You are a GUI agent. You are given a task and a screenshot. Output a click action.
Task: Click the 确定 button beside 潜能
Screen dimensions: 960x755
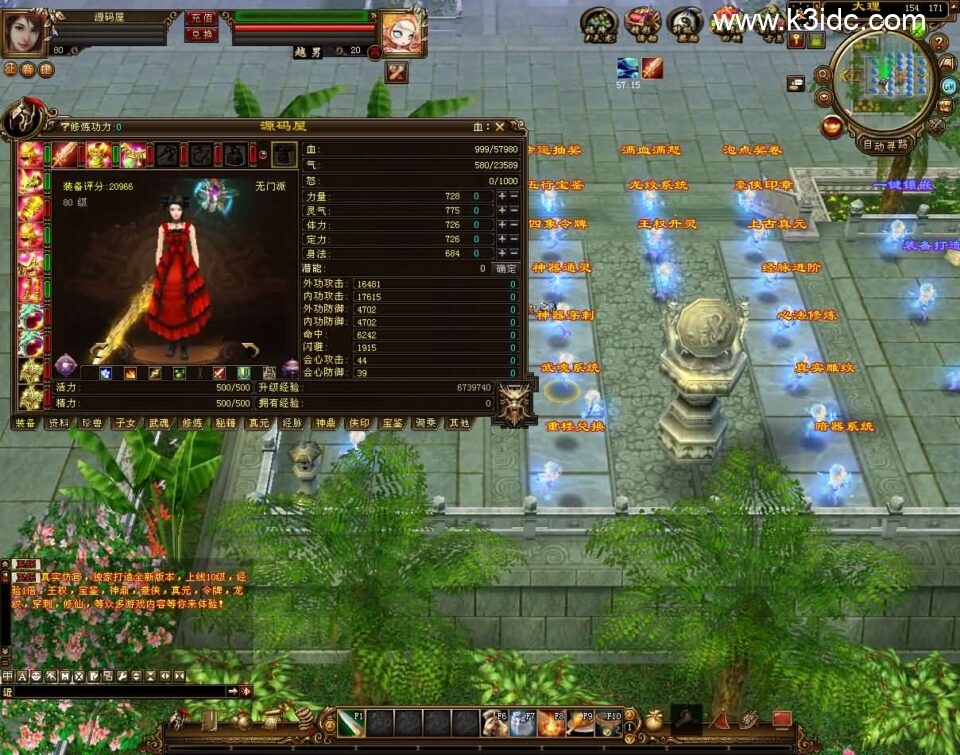507,268
